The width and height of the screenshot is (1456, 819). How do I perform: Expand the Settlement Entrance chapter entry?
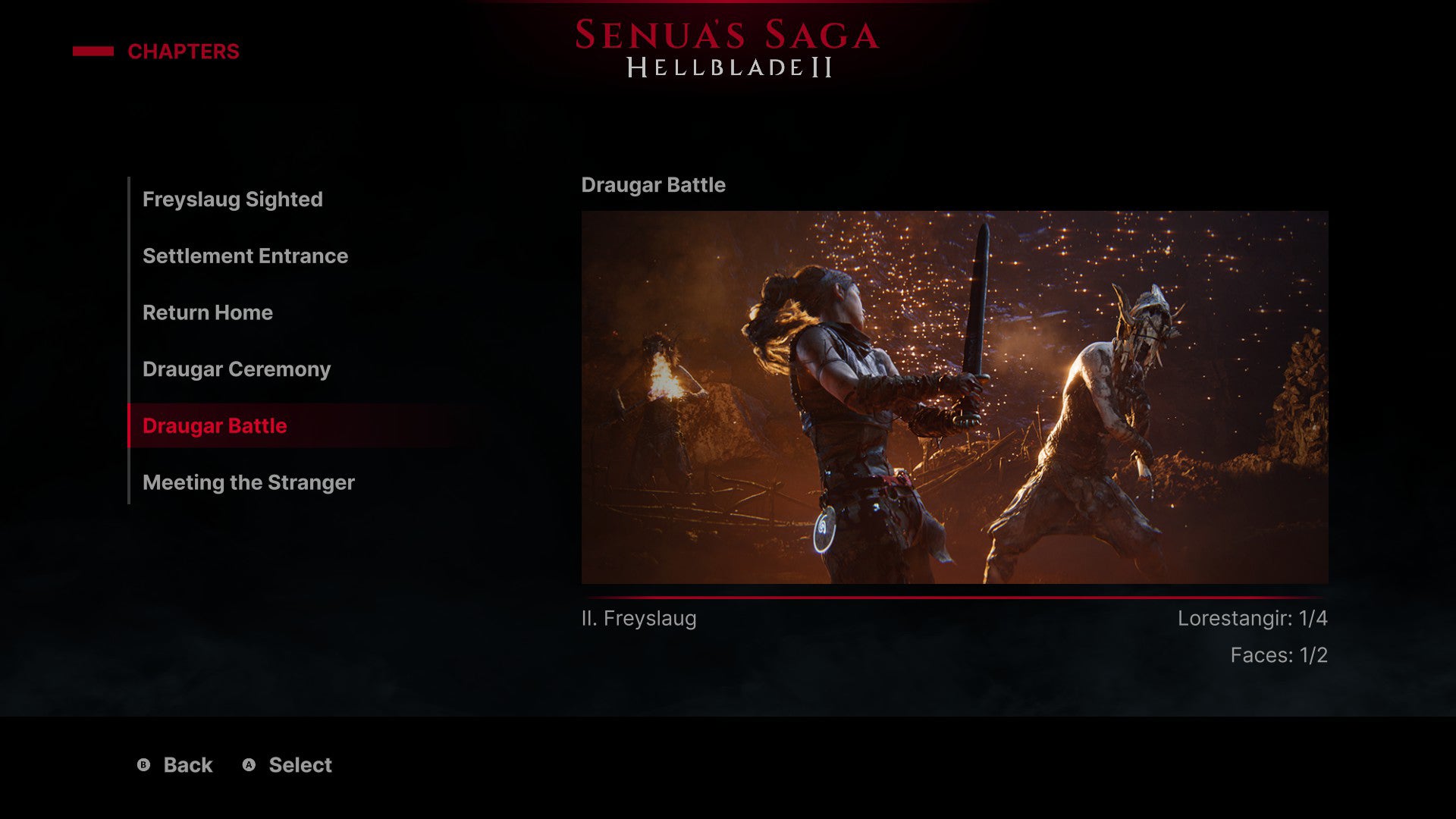click(245, 256)
